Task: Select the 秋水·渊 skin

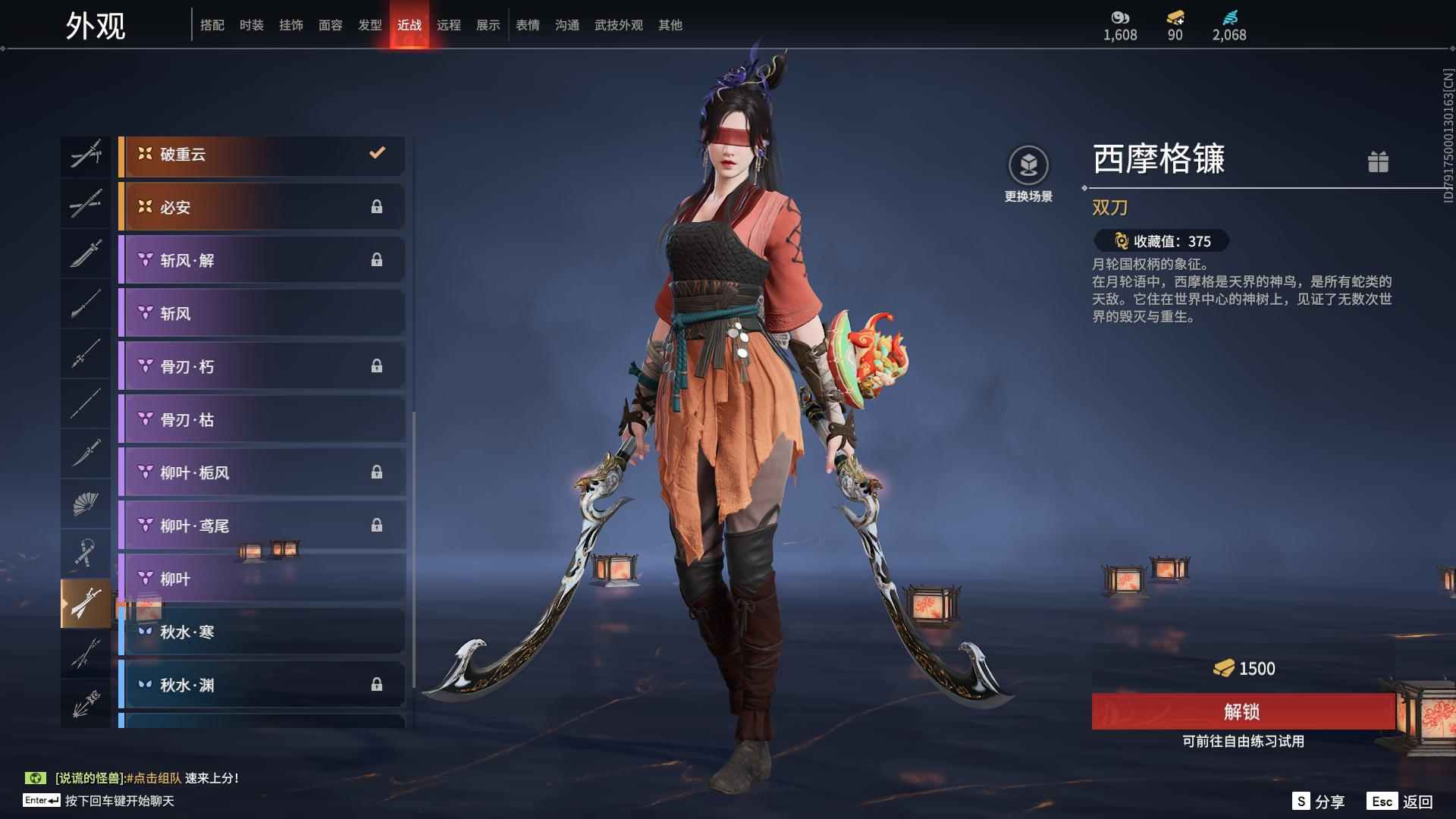Action: pyautogui.click(x=262, y=685)
